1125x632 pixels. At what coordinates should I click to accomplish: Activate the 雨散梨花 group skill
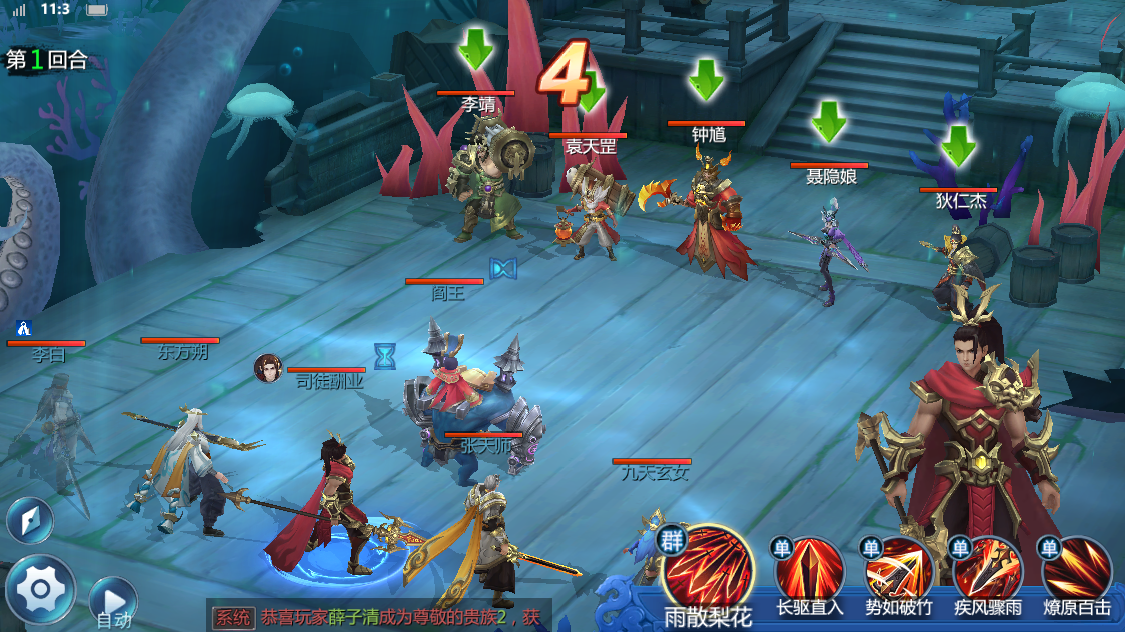706,568
